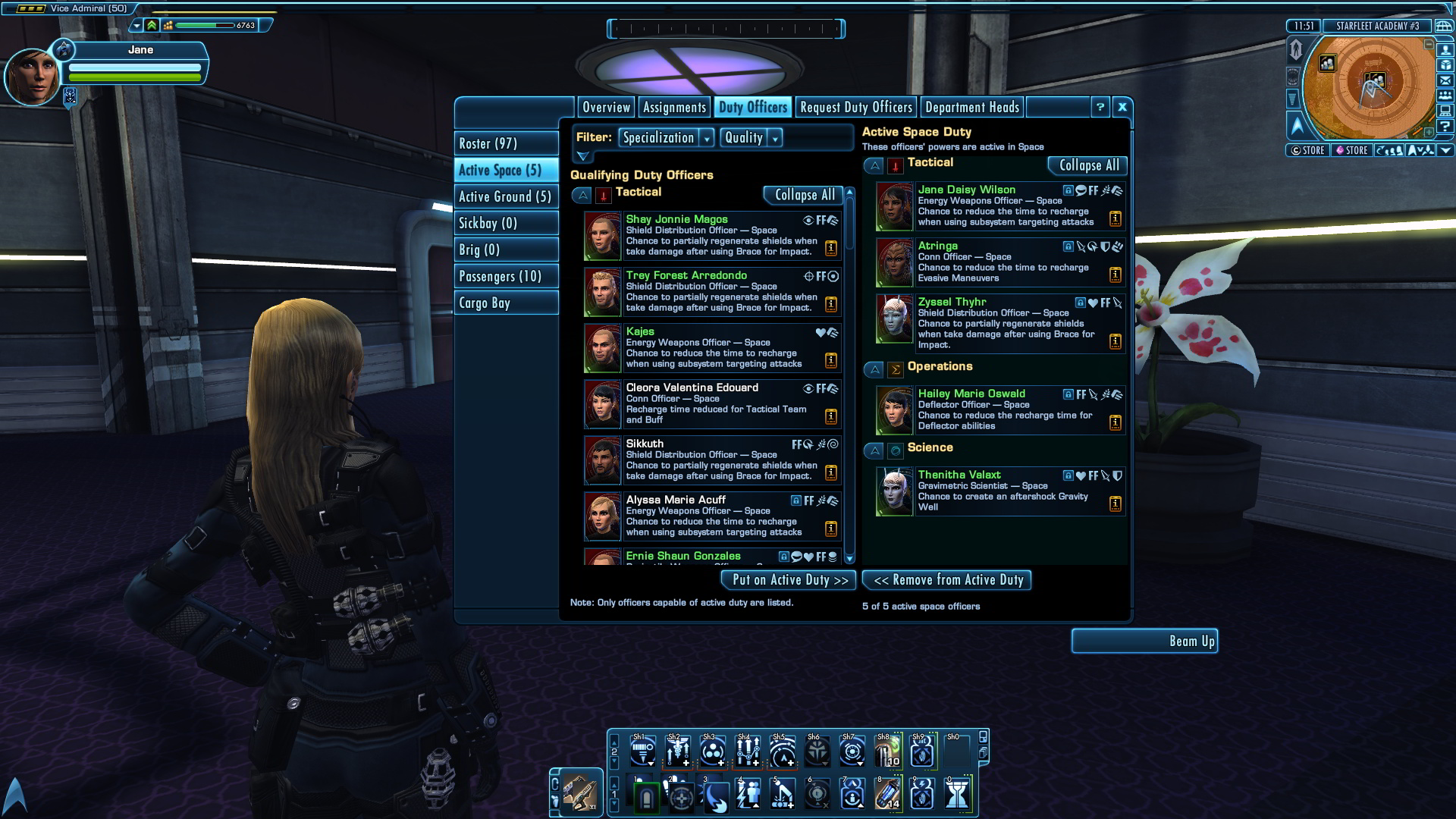Click Remove from Active Duty button
1456x819 pixels.
pos(947,580)
